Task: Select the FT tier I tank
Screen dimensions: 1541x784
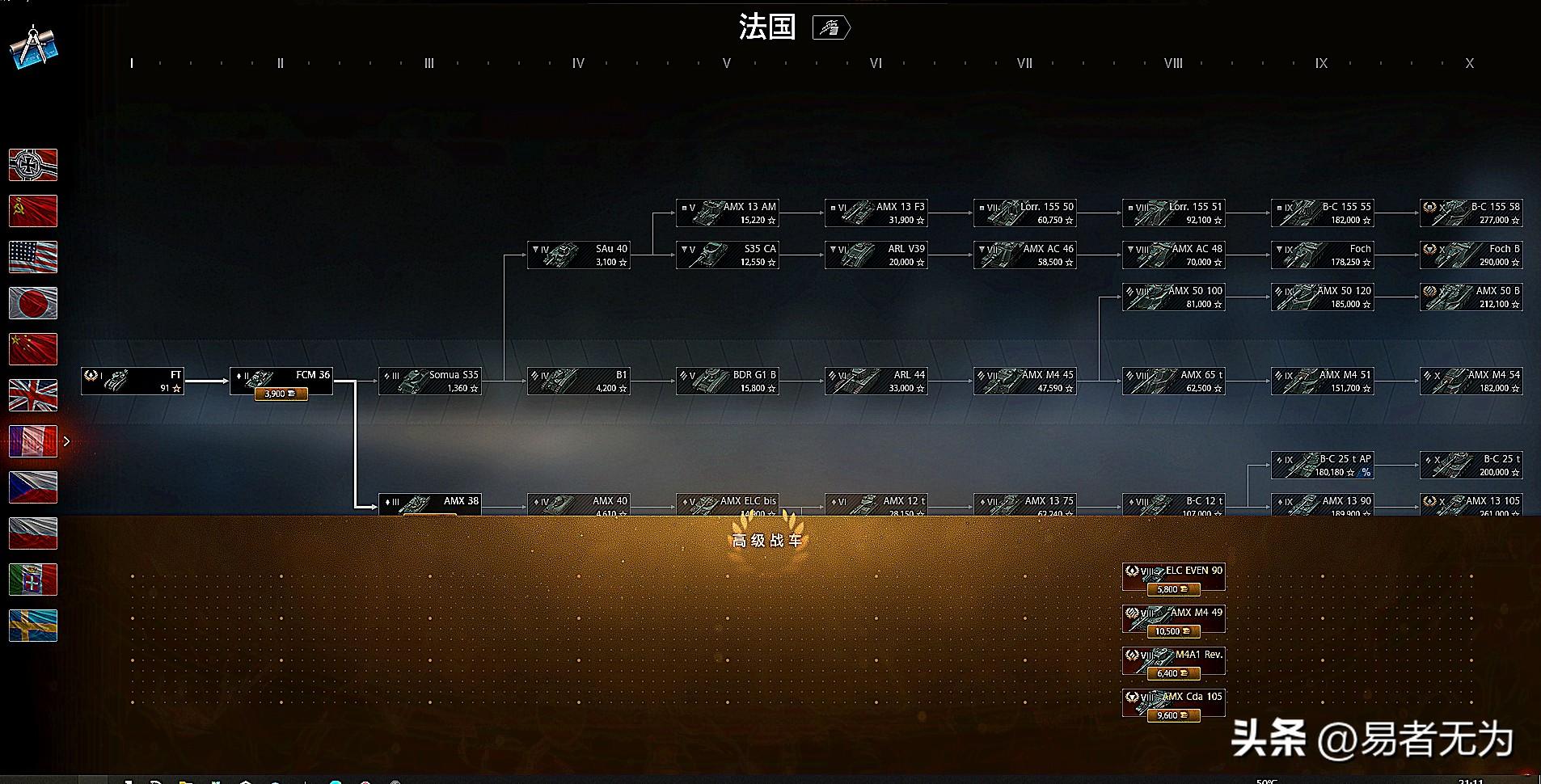Action: (x=133, y=381)
